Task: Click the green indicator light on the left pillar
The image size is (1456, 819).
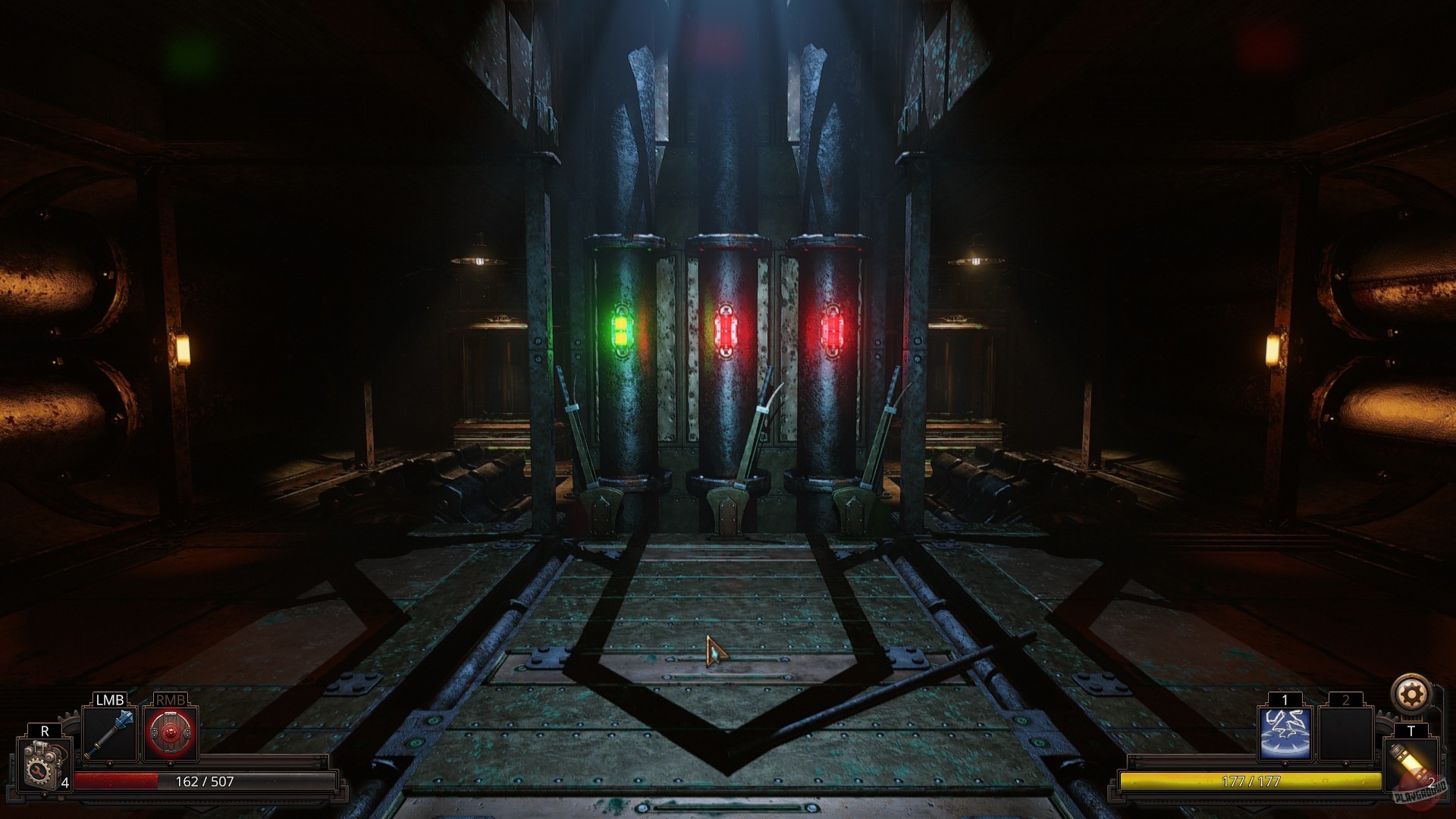Action: click(x=623, y=330)
